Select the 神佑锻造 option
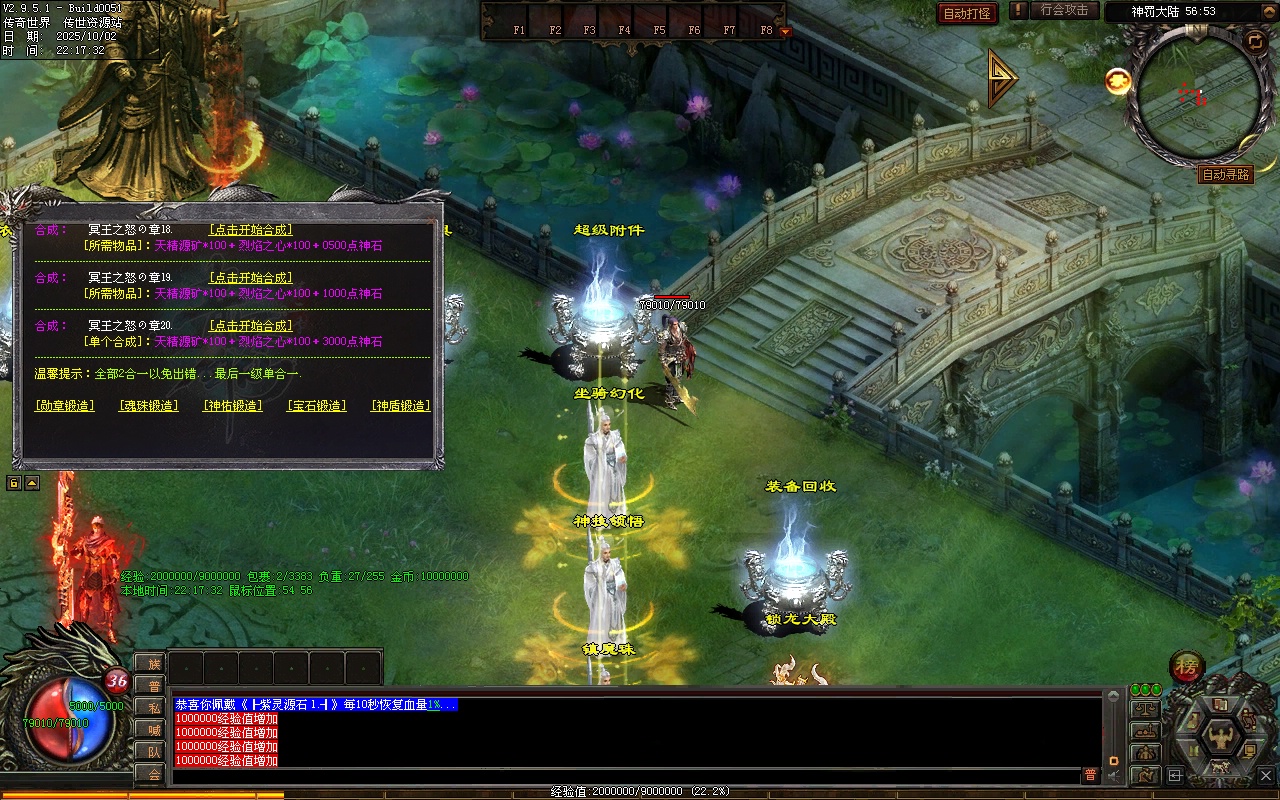 [x=233, y=406]
